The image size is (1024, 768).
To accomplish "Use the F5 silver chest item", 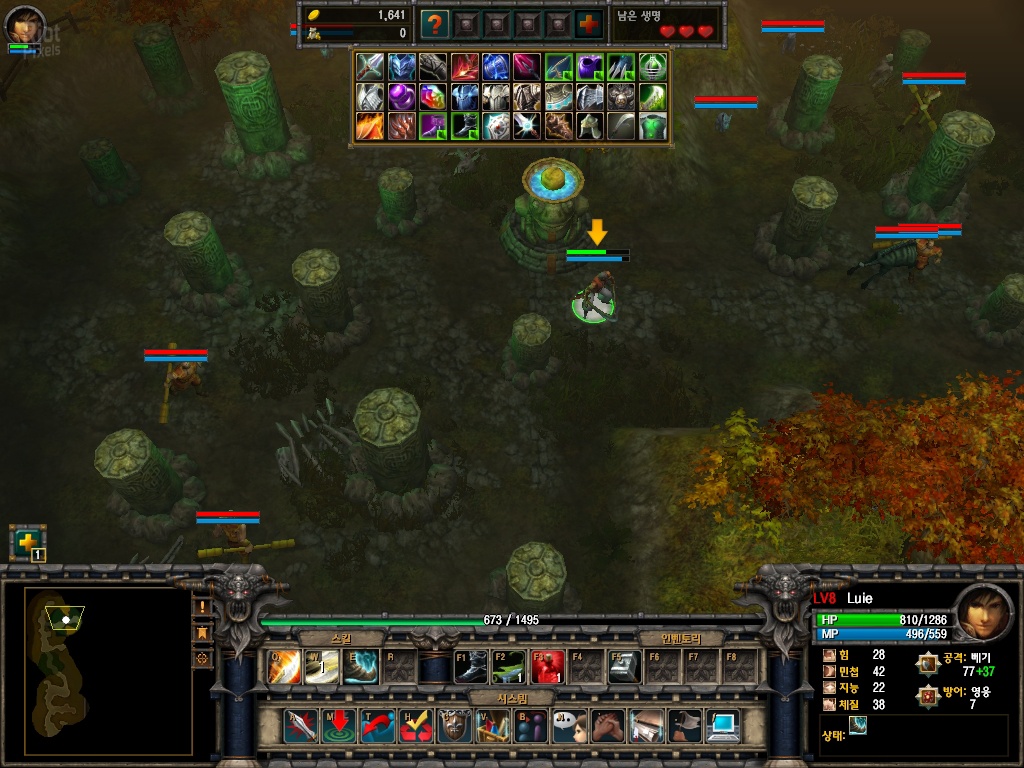I will (x=625, y=666).
